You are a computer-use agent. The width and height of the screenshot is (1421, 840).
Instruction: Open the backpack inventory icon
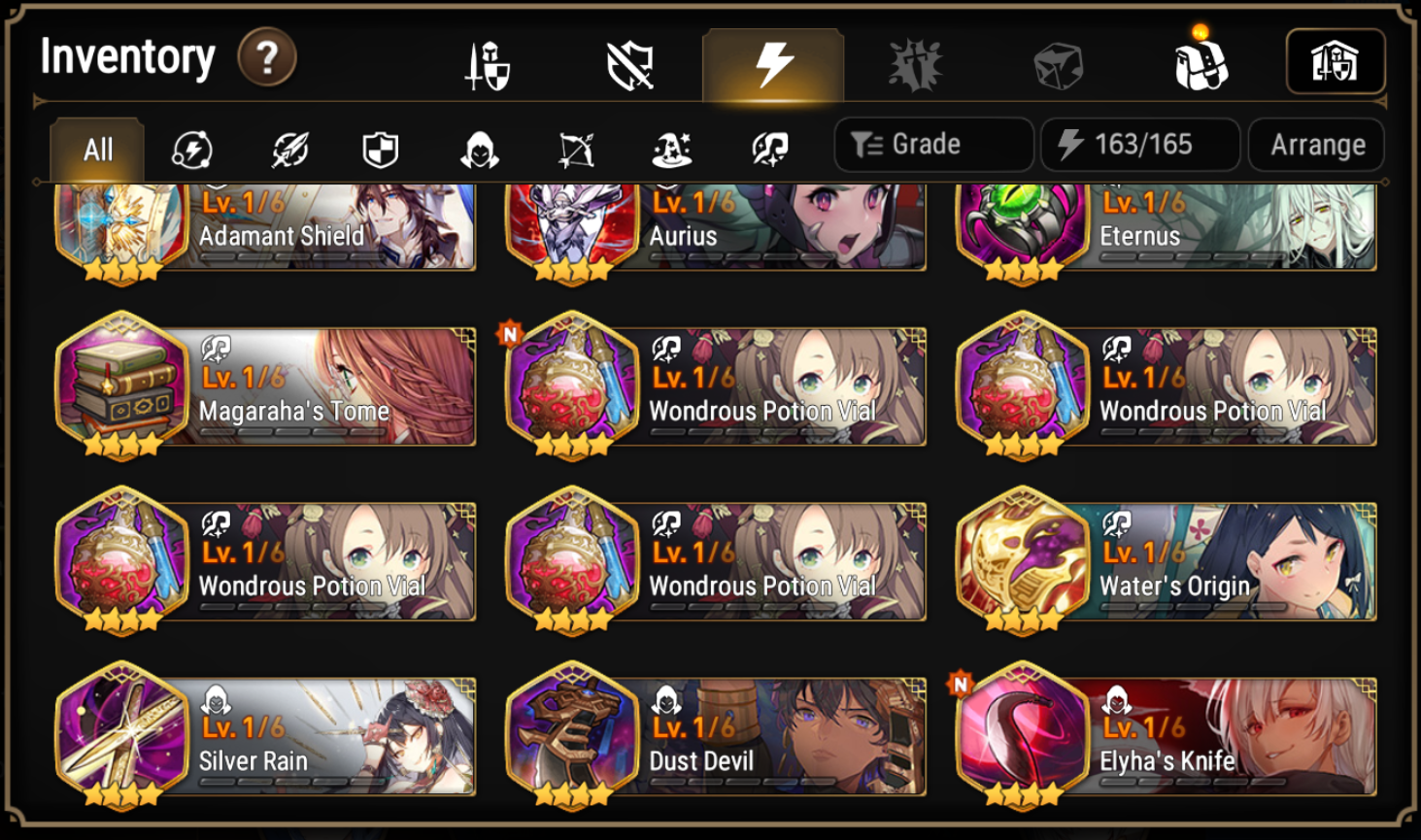[x=1201, y=60]
